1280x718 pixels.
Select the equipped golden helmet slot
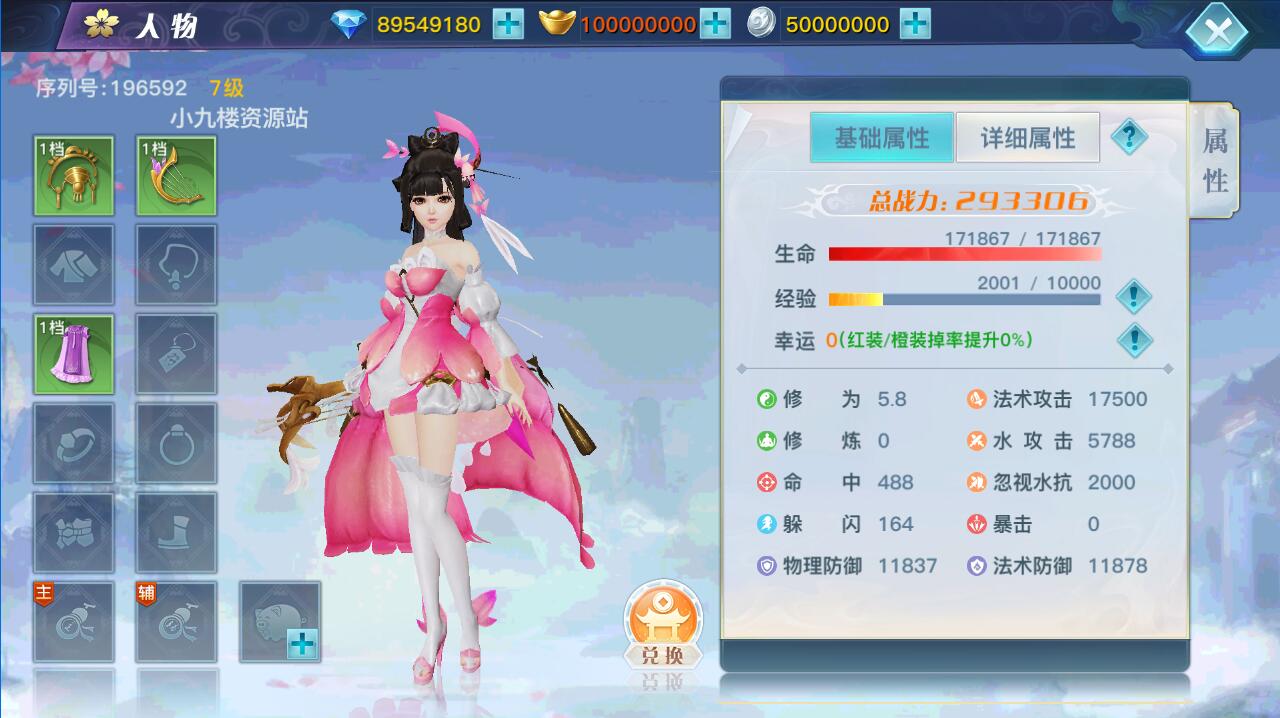click(74, 176)
